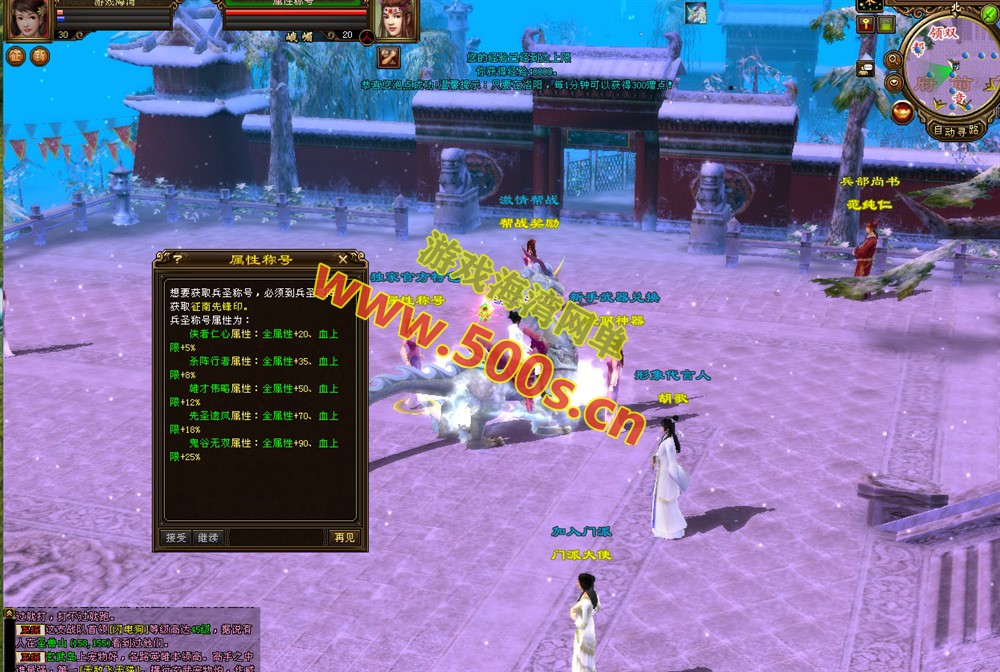Click the 继续 continue button
The width and height of the screenshot is (1000, 672).
(x=207, y=537)
